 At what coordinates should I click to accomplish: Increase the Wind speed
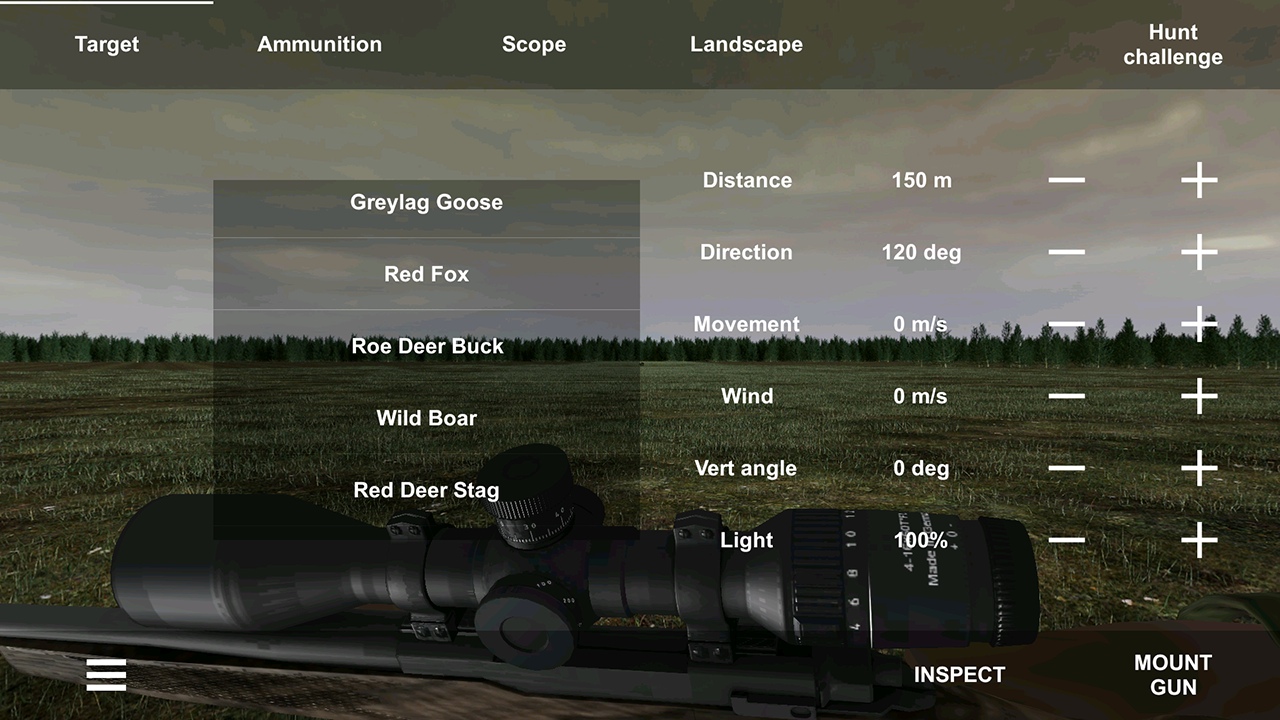pyautogui.click(x=1199, y=397)
